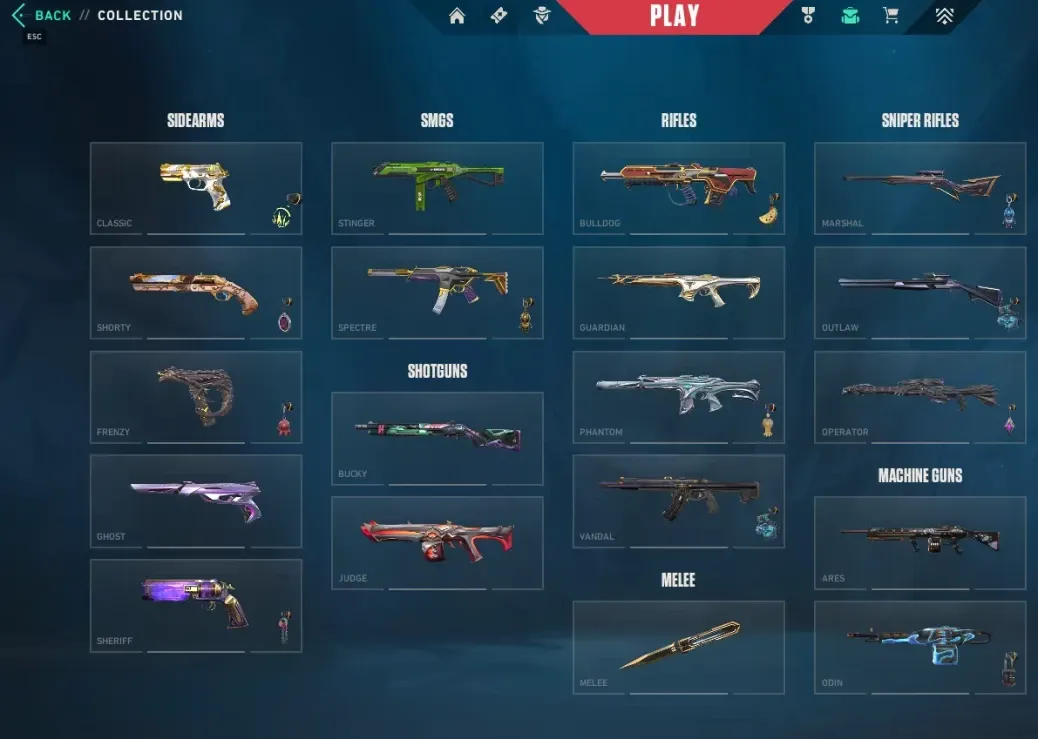The height and width of the screenshot is (739, 1038).
Task: Select the Odin machine gun tile
Action: tap(919, 646)
